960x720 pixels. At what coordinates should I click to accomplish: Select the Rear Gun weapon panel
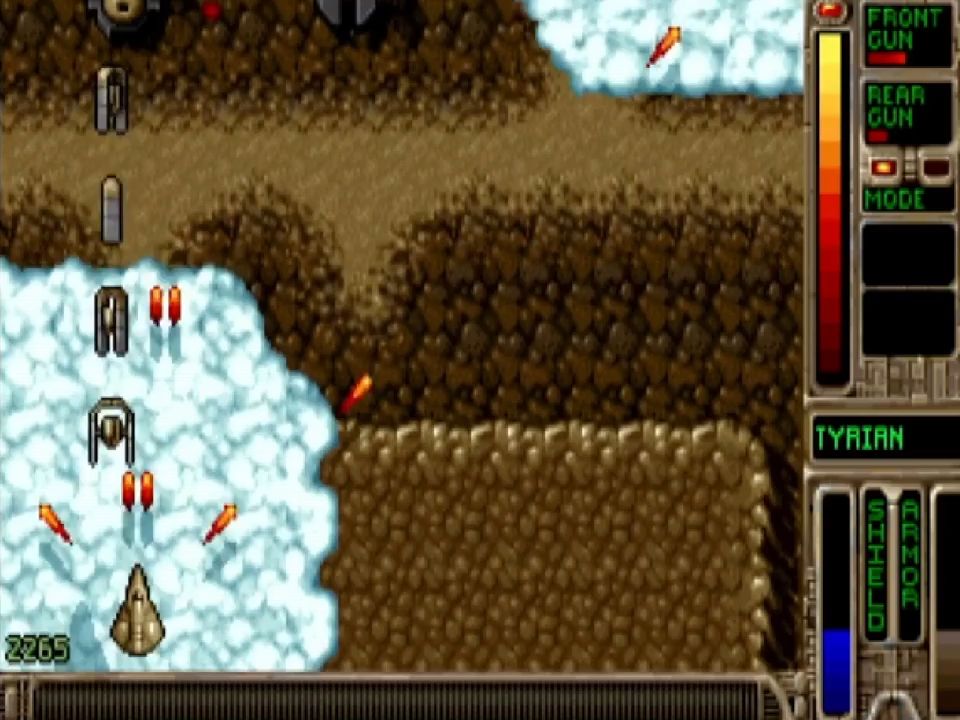[907, 113]
